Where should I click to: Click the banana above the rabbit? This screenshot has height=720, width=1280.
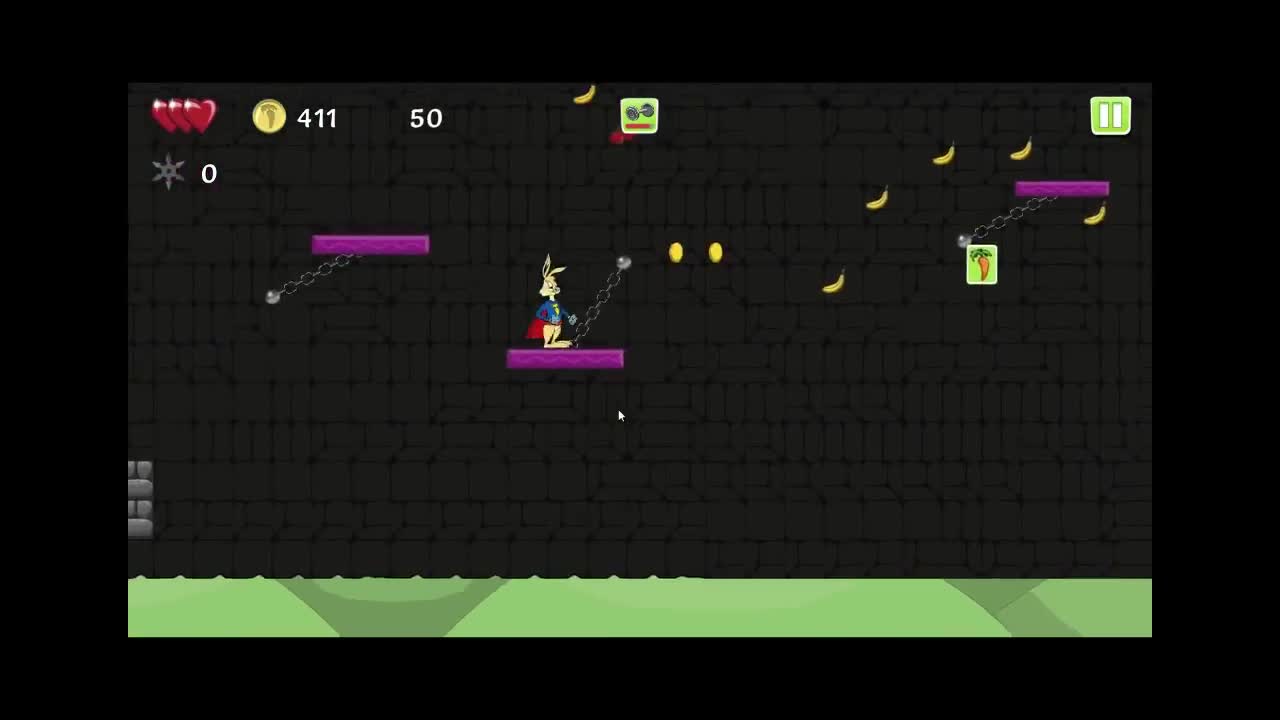pyautogui.click(x=585, y=93)
